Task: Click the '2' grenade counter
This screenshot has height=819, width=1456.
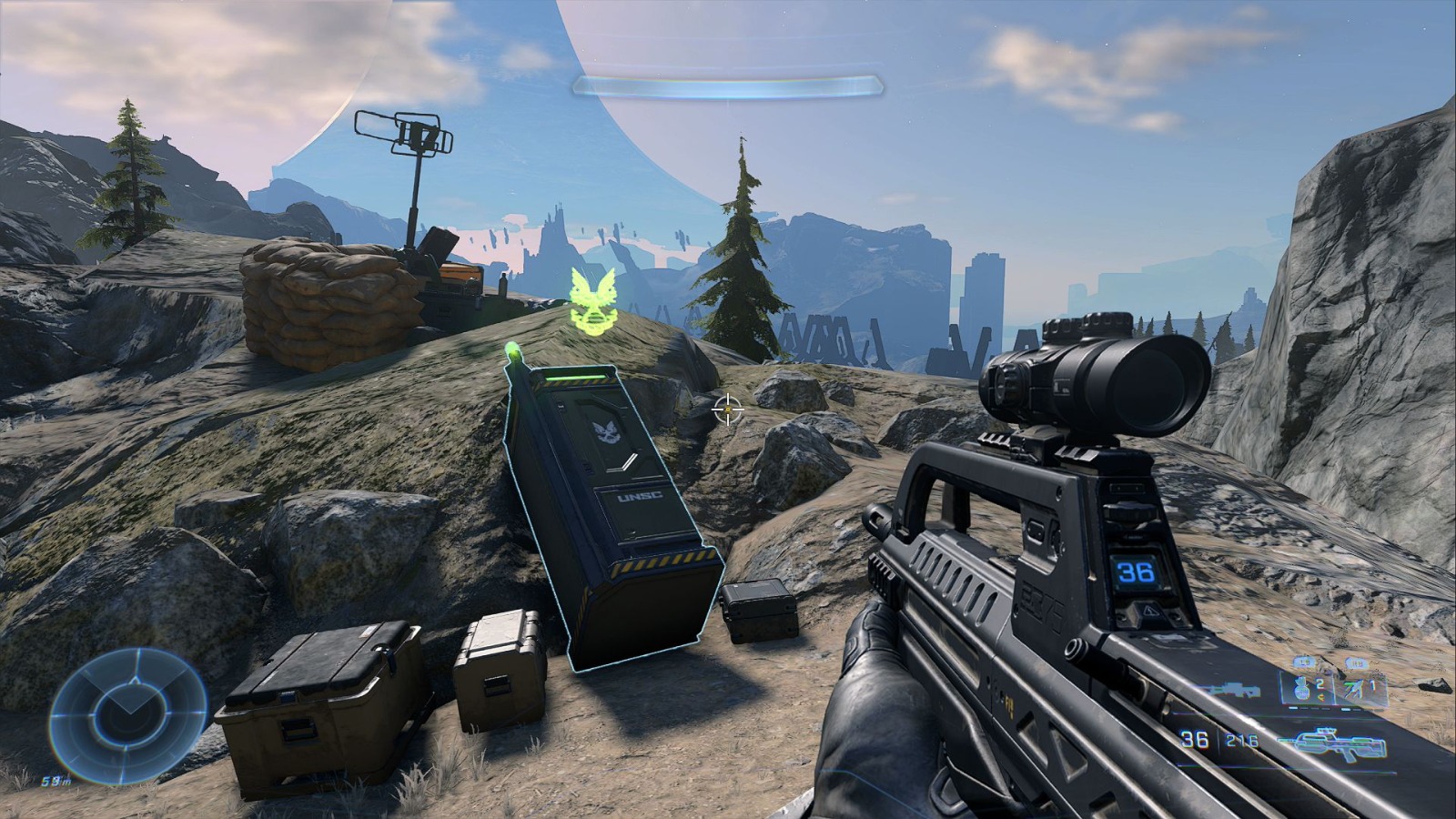Action: (1319, 682)
